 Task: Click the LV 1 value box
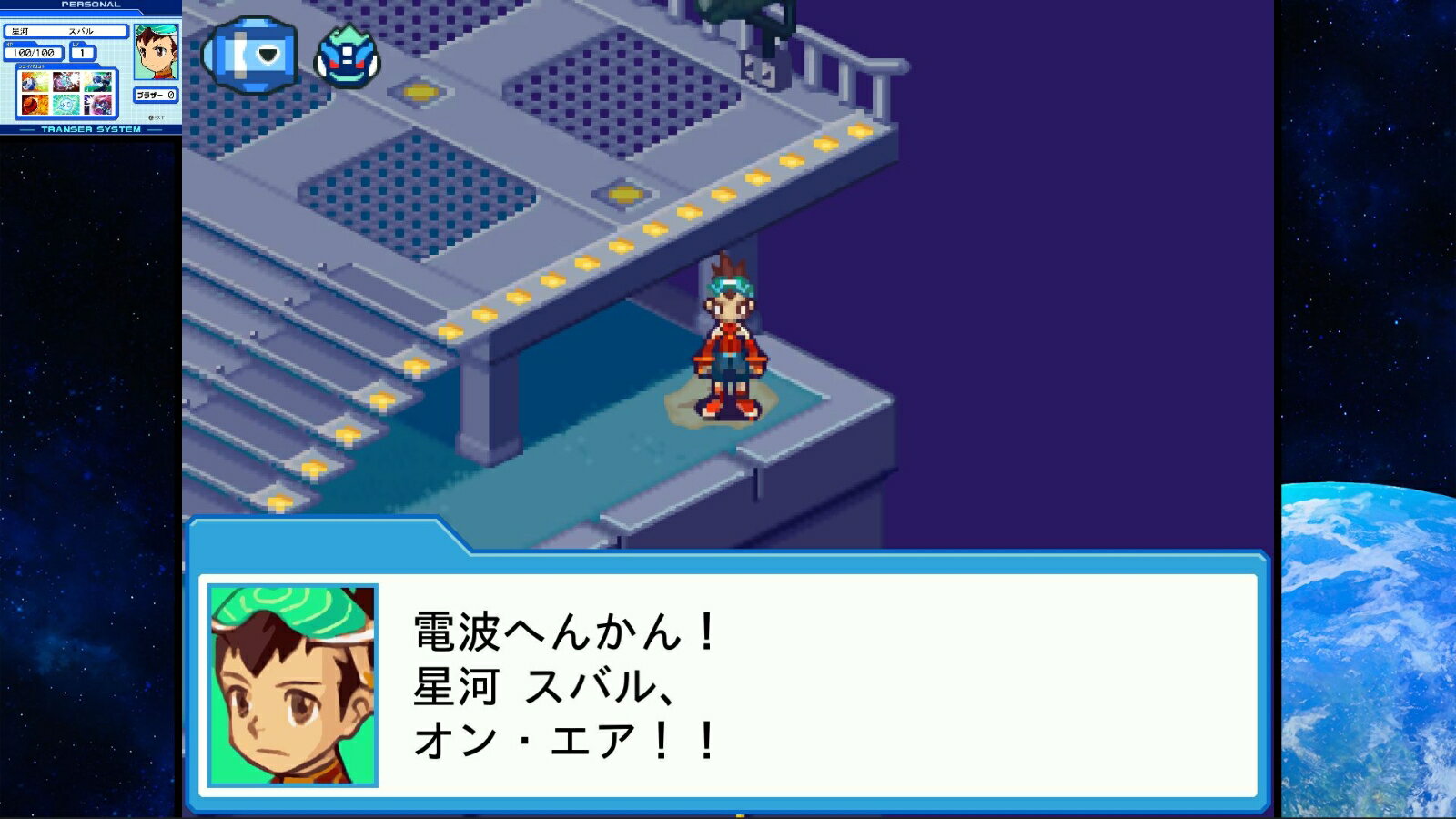[81, 54]
